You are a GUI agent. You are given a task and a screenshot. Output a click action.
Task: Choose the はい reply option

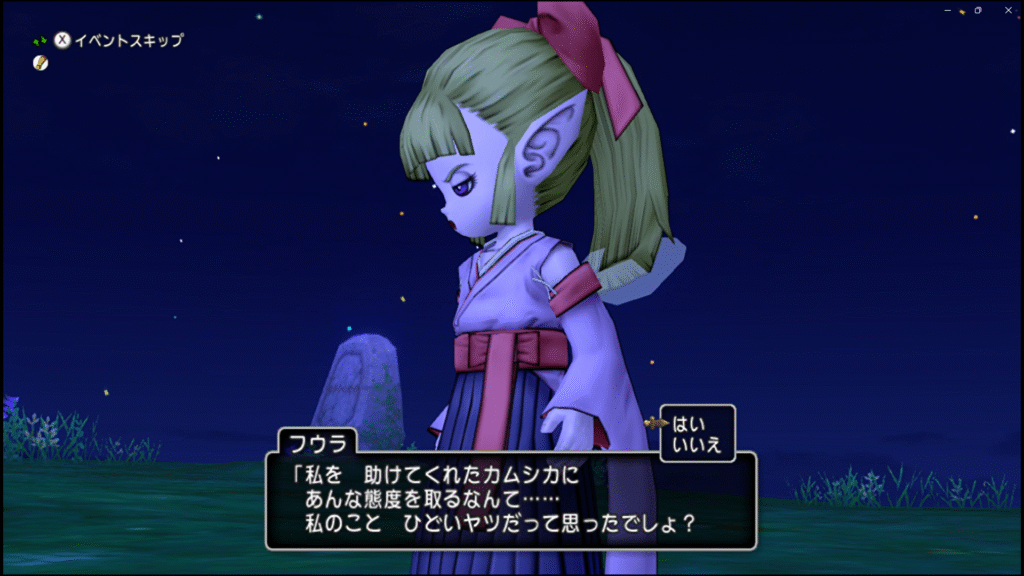[690, 424]
